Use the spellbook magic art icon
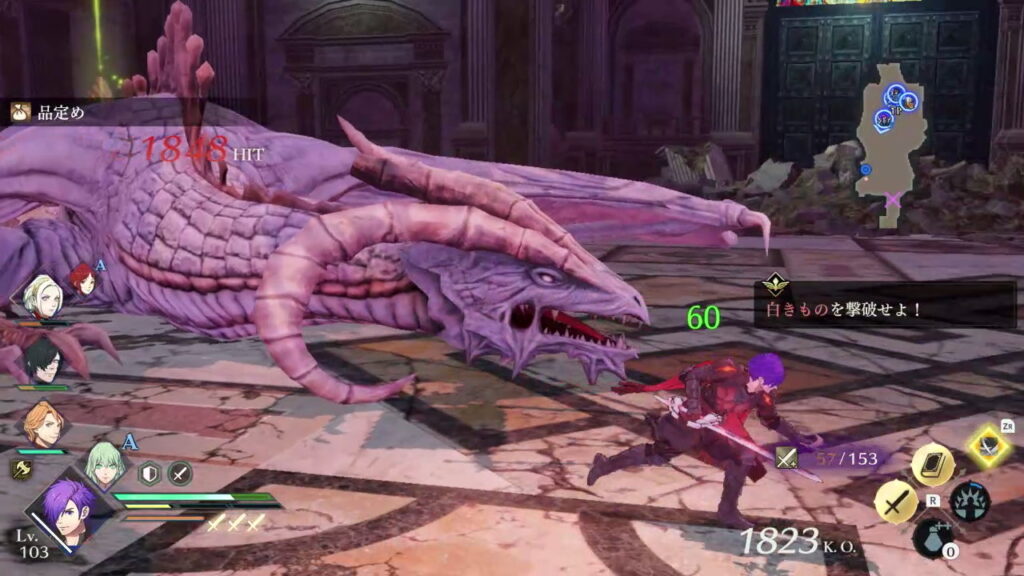This screenshot has height=576, width=1024. coord(933,464)
